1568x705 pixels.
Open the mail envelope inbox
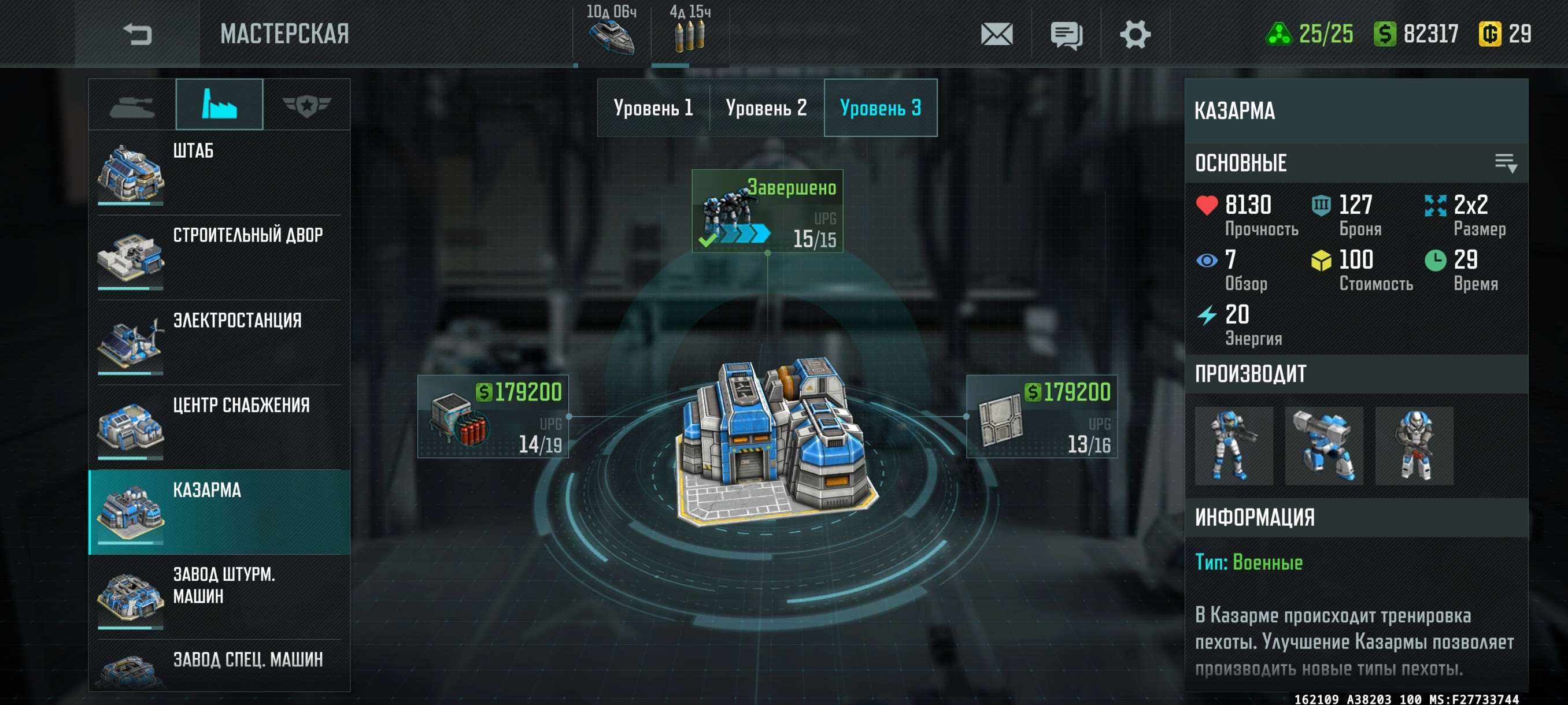coord(996,34)
